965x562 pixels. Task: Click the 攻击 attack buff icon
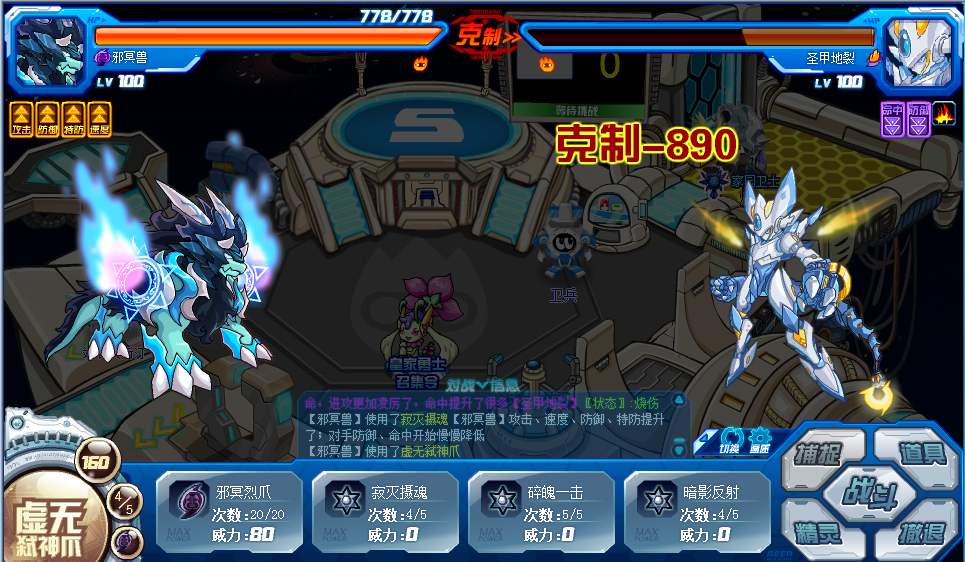(21, 119)
